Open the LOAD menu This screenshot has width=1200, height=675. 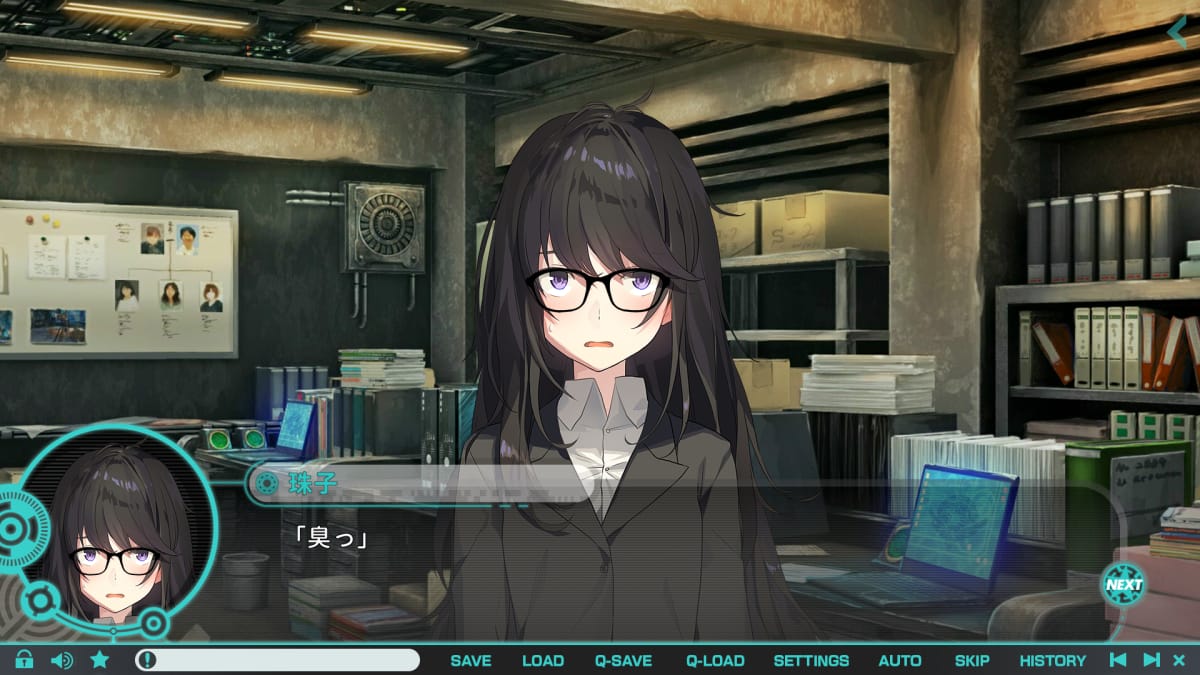pos(543,660)
